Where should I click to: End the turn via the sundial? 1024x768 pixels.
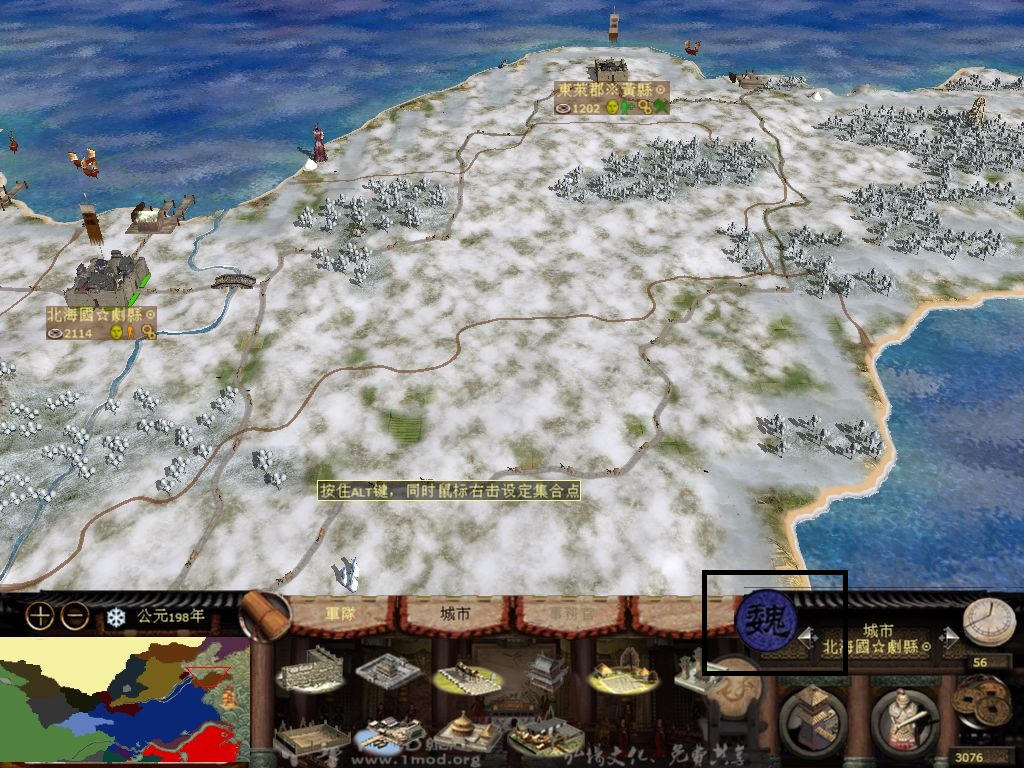point(988,622)
